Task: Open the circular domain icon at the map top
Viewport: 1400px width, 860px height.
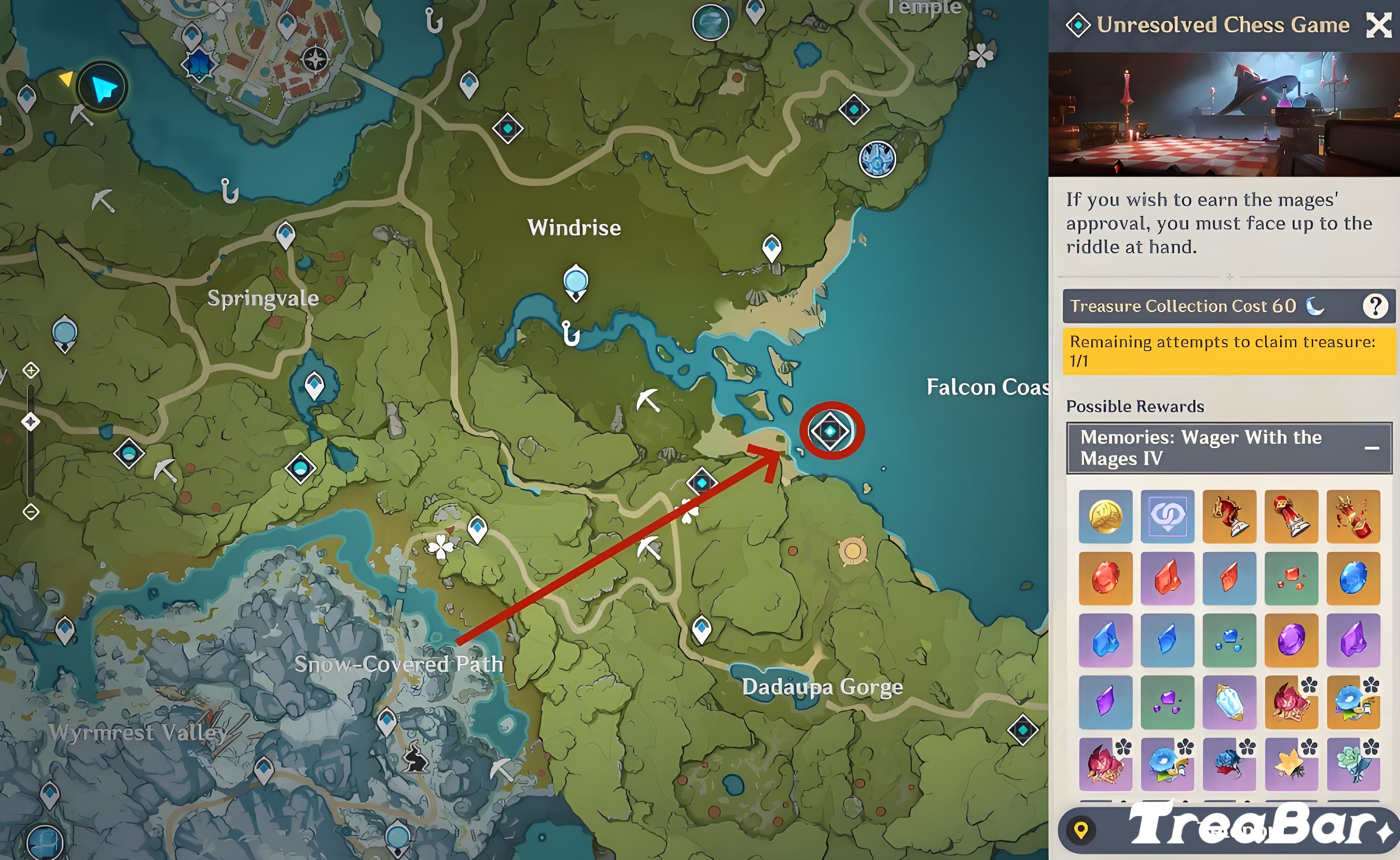Action: click(710, 22)
